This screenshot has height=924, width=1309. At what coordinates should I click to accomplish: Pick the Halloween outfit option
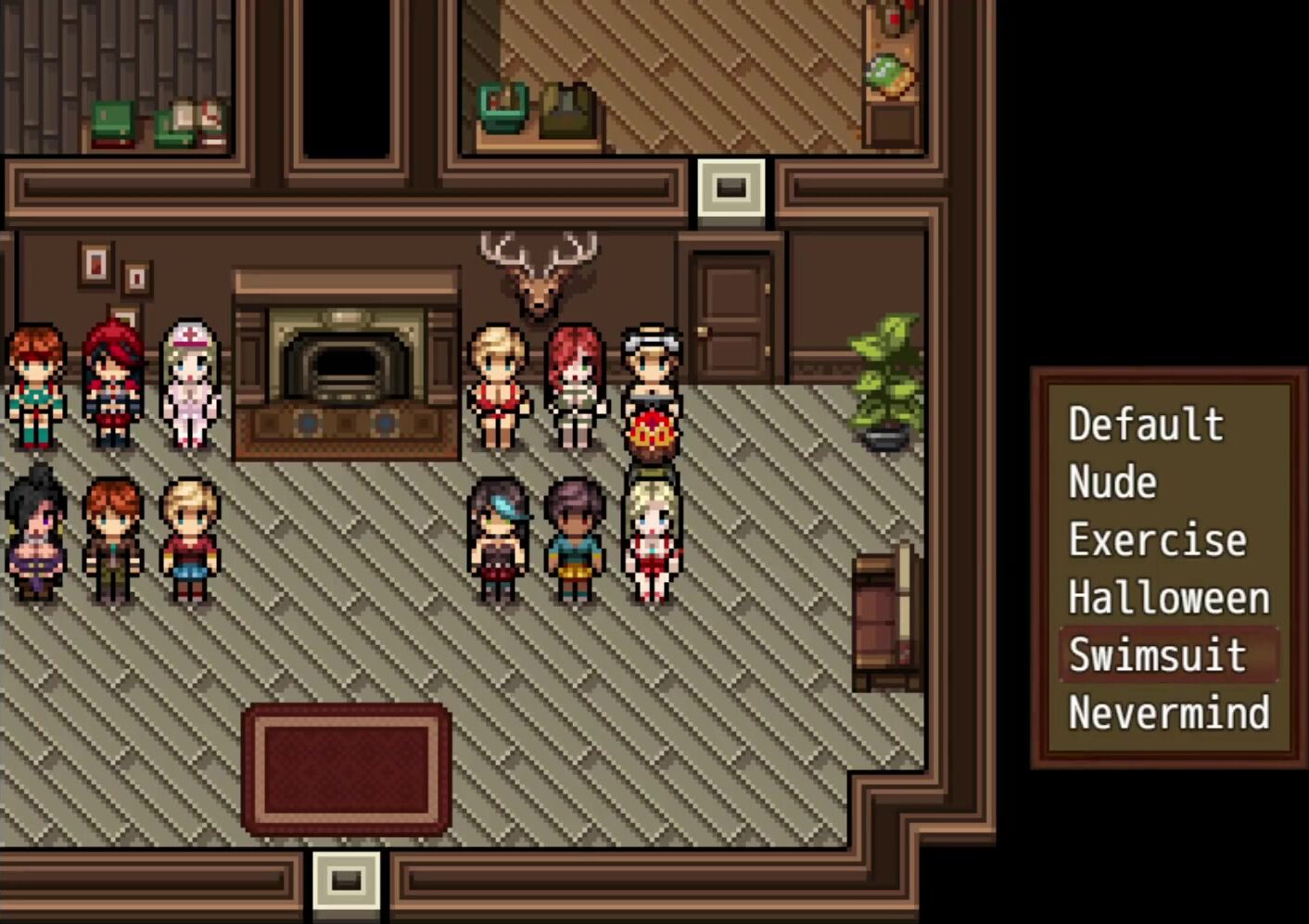pos(1168,598)
